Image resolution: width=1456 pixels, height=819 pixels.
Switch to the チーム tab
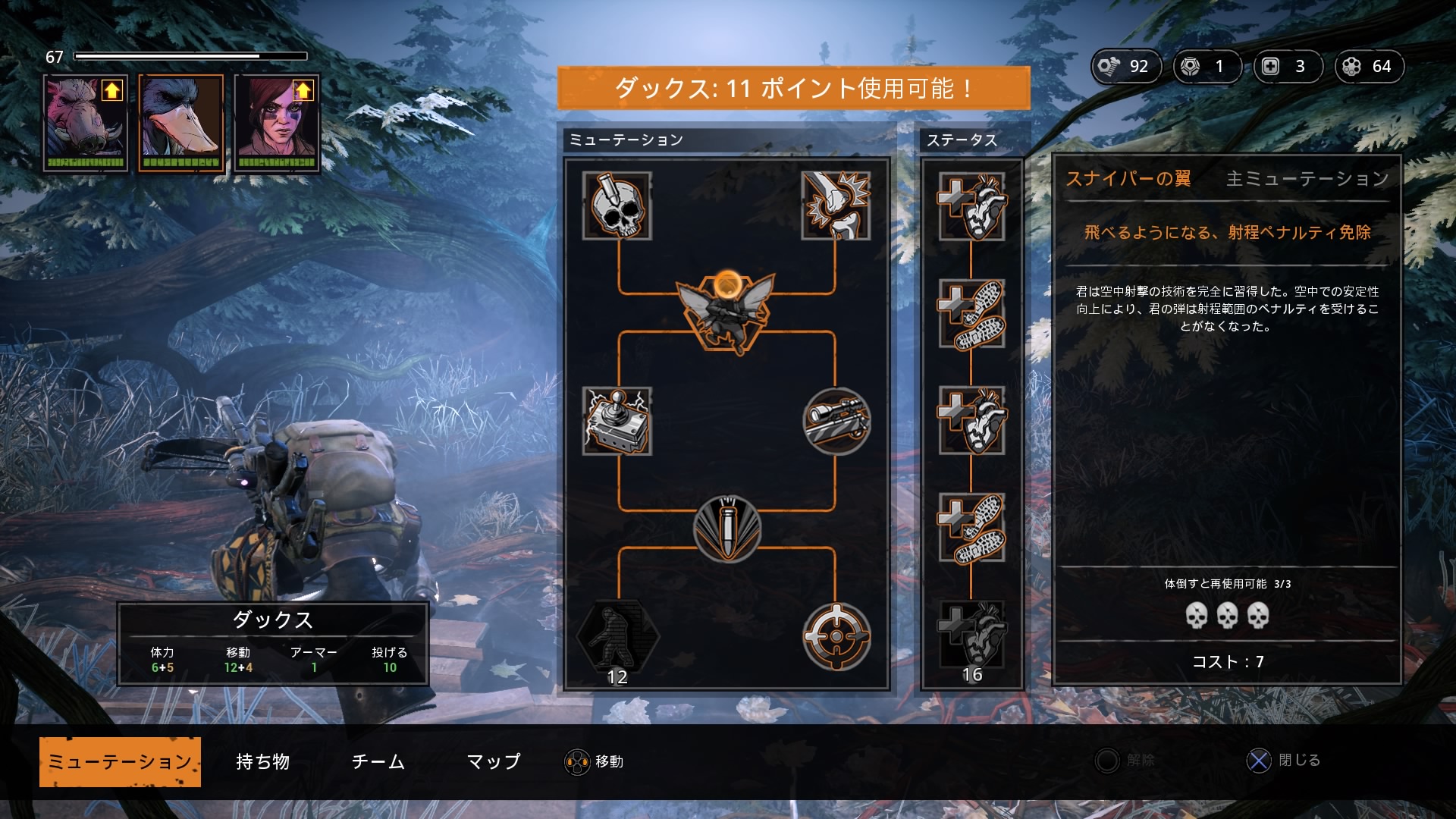point(378,761)
